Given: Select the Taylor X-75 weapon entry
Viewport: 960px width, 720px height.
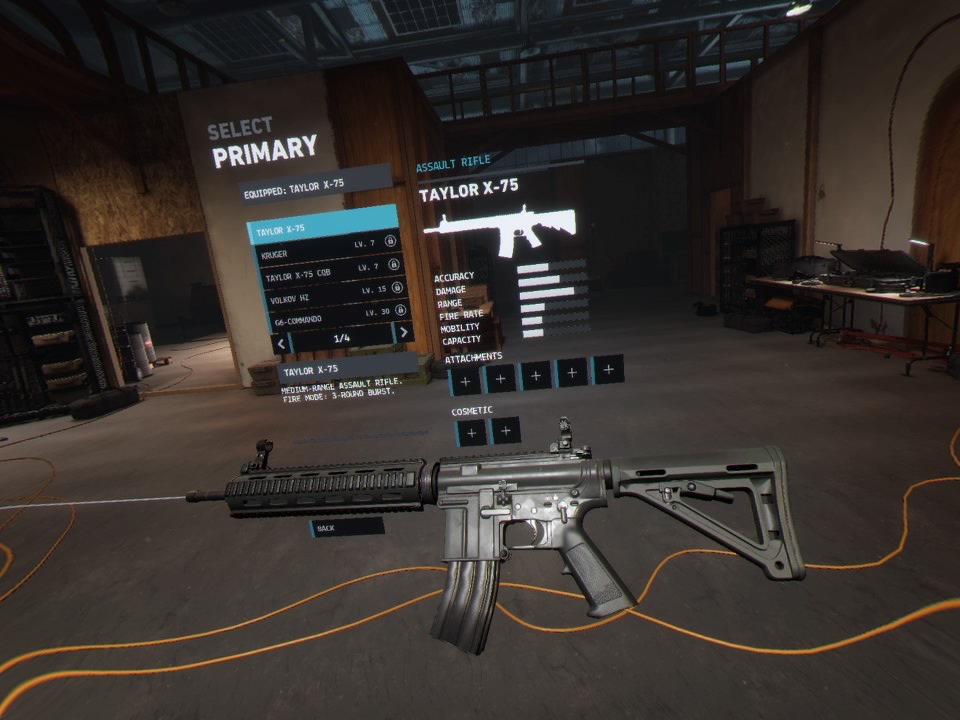Looking at the screenshot, I should click(x=322, y=229).
